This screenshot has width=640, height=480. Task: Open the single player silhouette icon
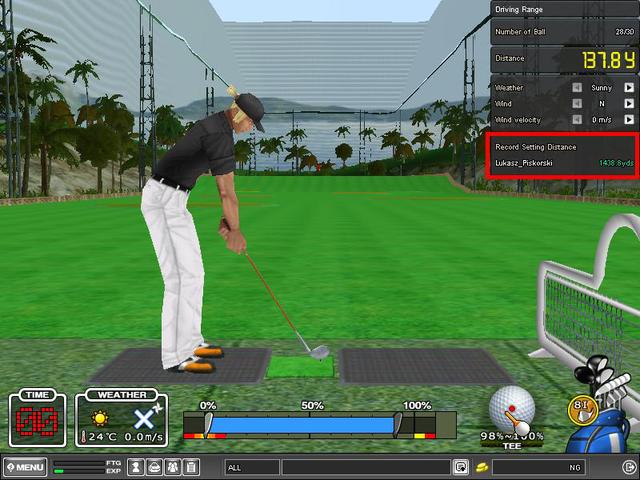pos(137,467)
